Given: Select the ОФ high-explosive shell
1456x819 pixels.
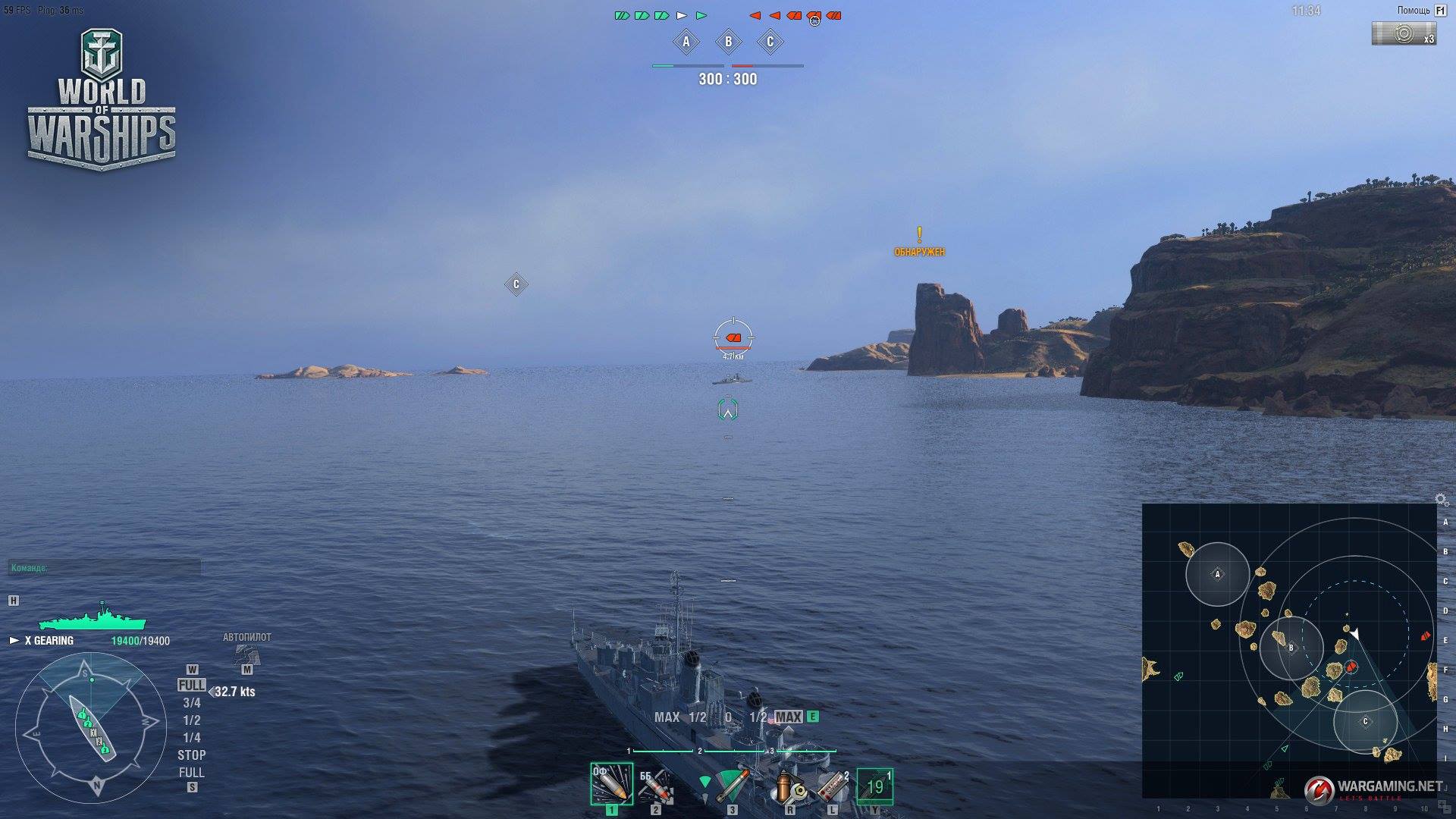Looking at the screenshot, I should click(x=611, y=784).
